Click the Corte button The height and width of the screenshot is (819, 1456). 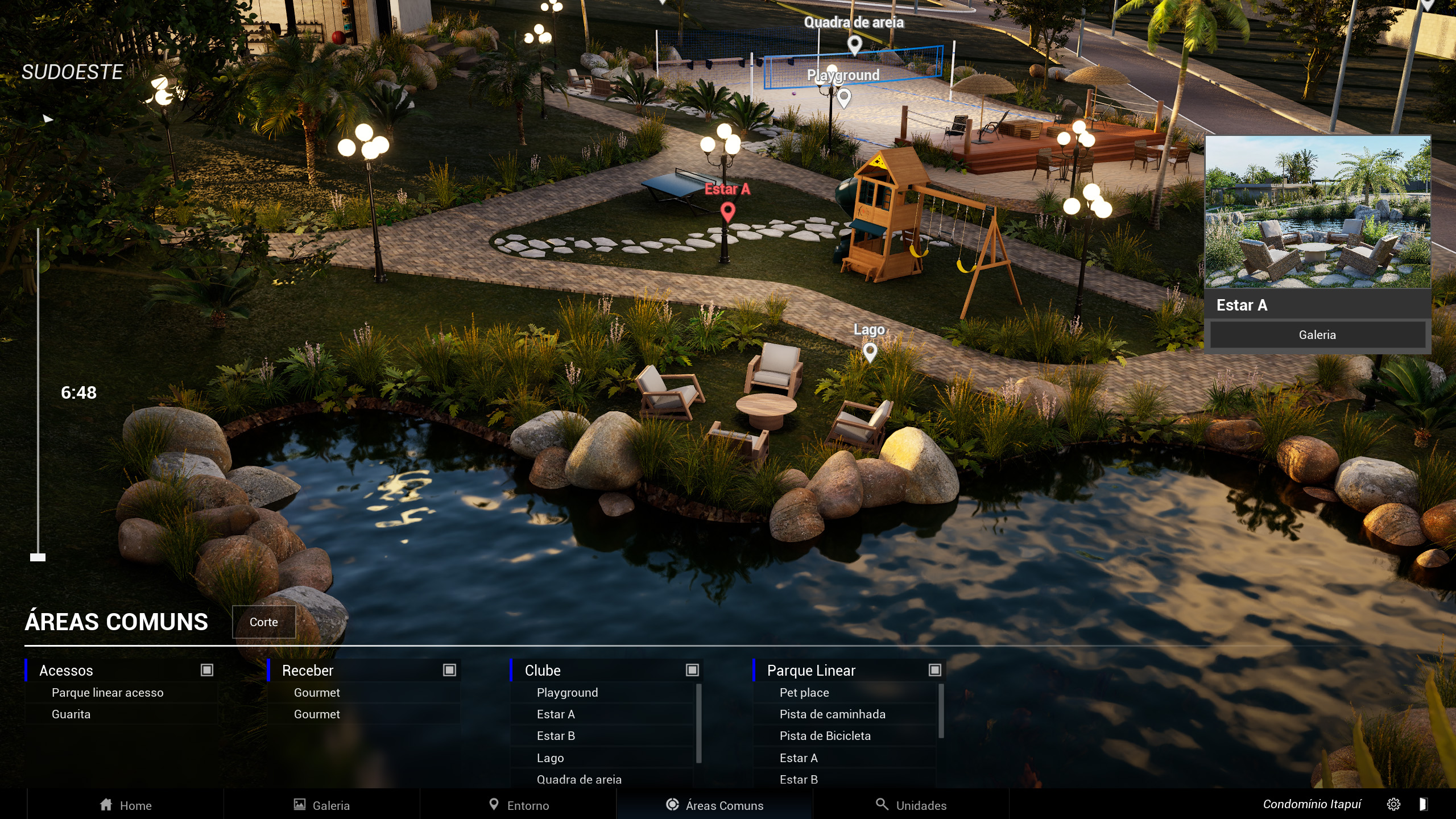click(x=264, y=622)
